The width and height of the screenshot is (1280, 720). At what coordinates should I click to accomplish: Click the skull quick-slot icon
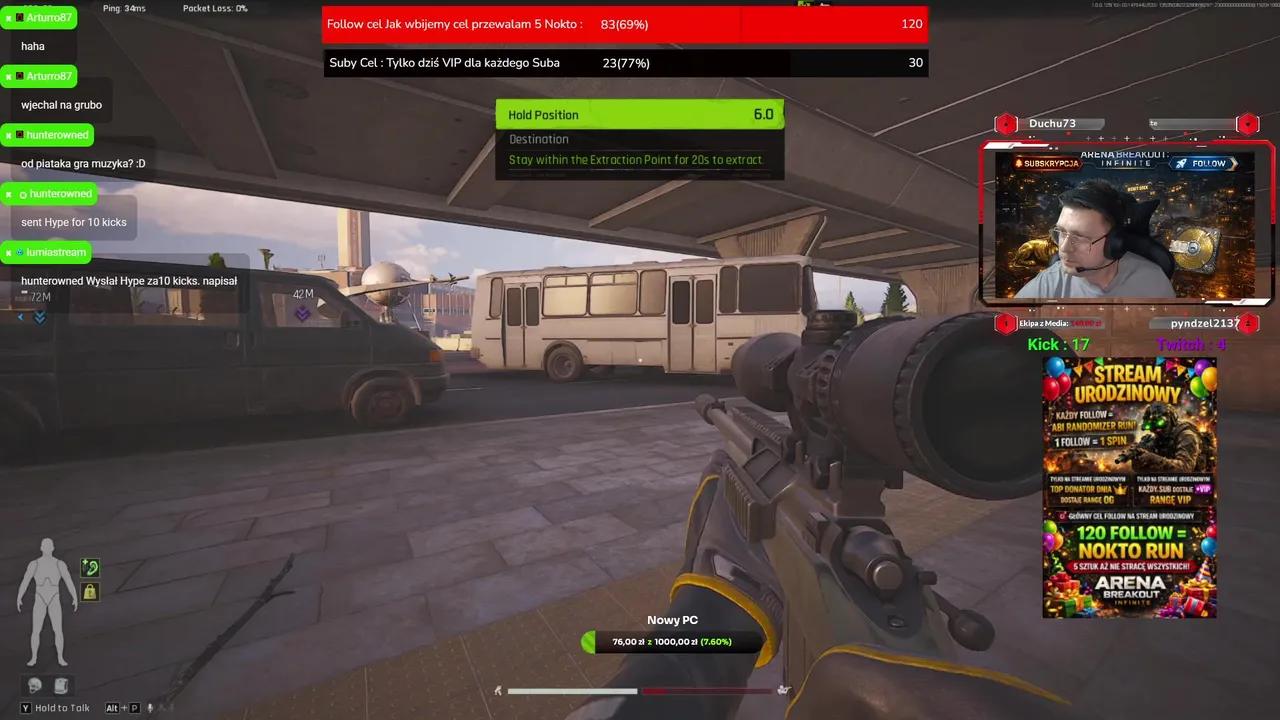[x=33, y=684]
